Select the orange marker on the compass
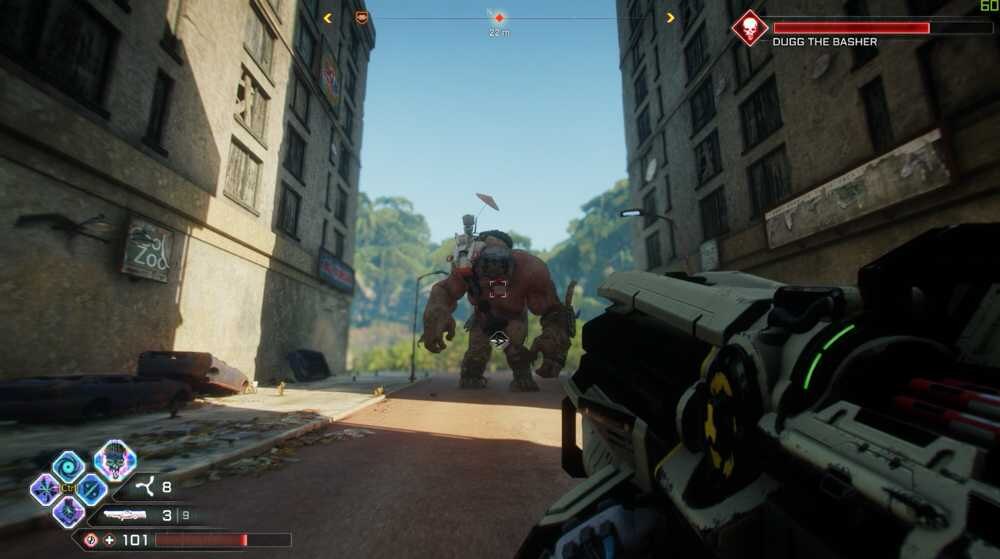 click(x=362, y=17)
